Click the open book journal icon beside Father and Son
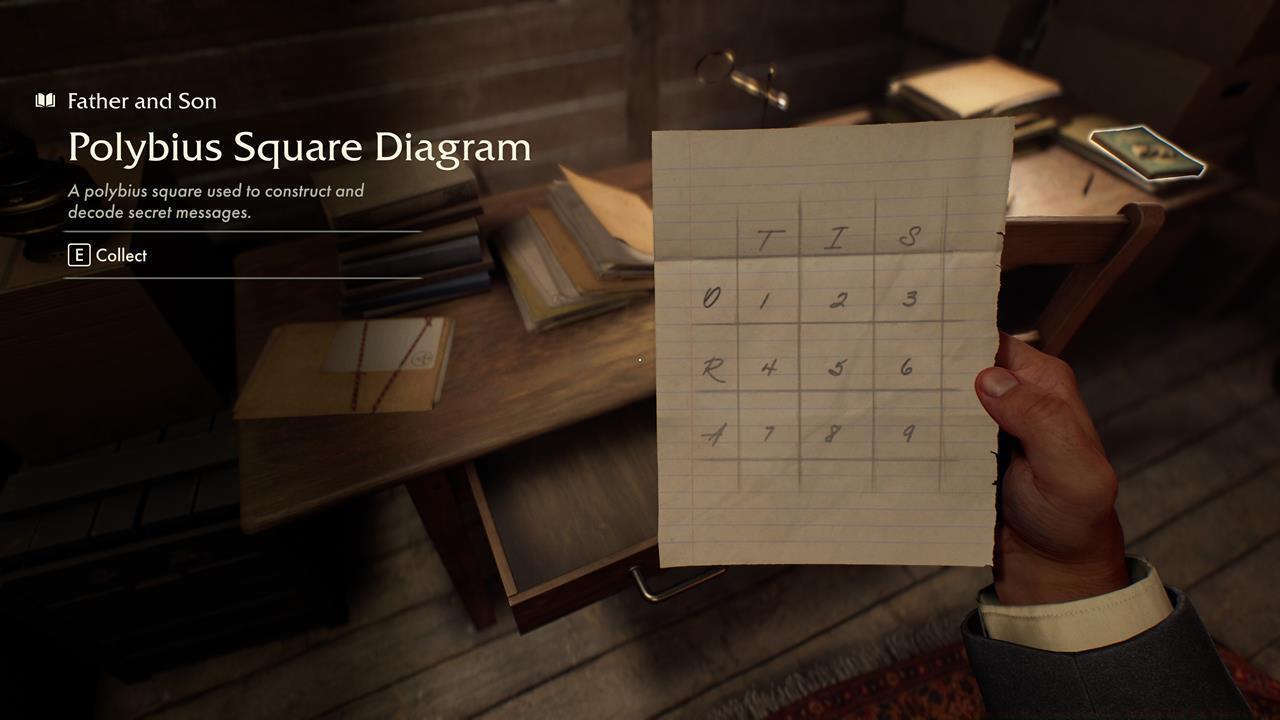The height and width of the screenshot is (720, 1280). (45, 100)
